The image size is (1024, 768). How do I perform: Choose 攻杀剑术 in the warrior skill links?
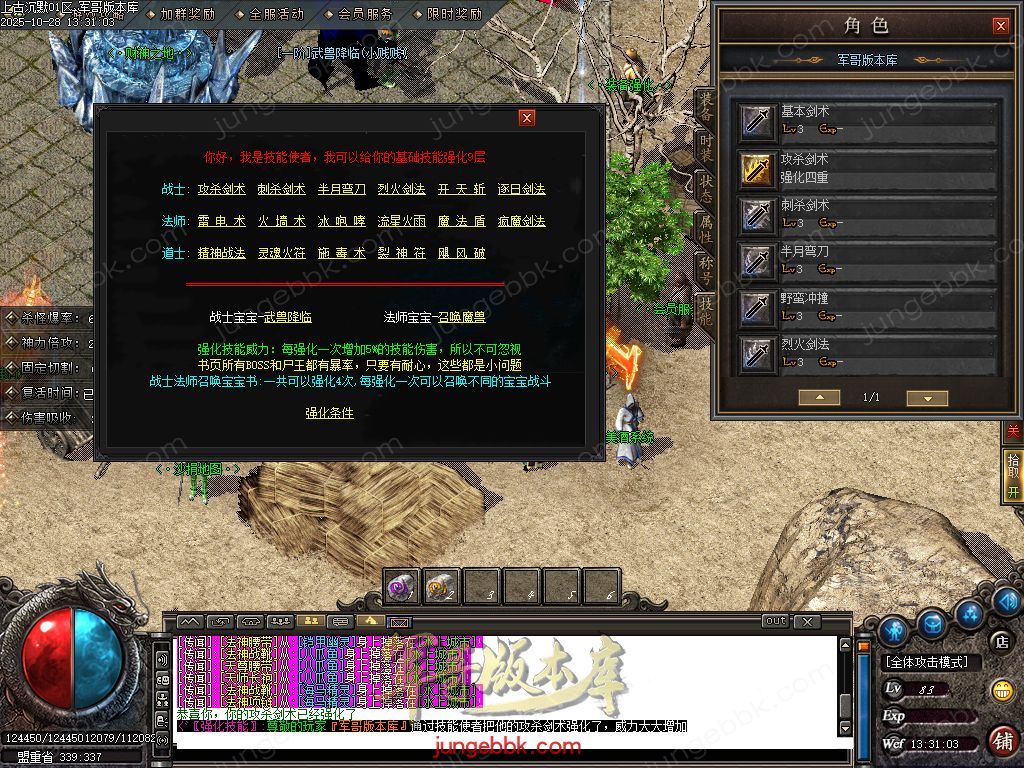[x=221, y=189]
